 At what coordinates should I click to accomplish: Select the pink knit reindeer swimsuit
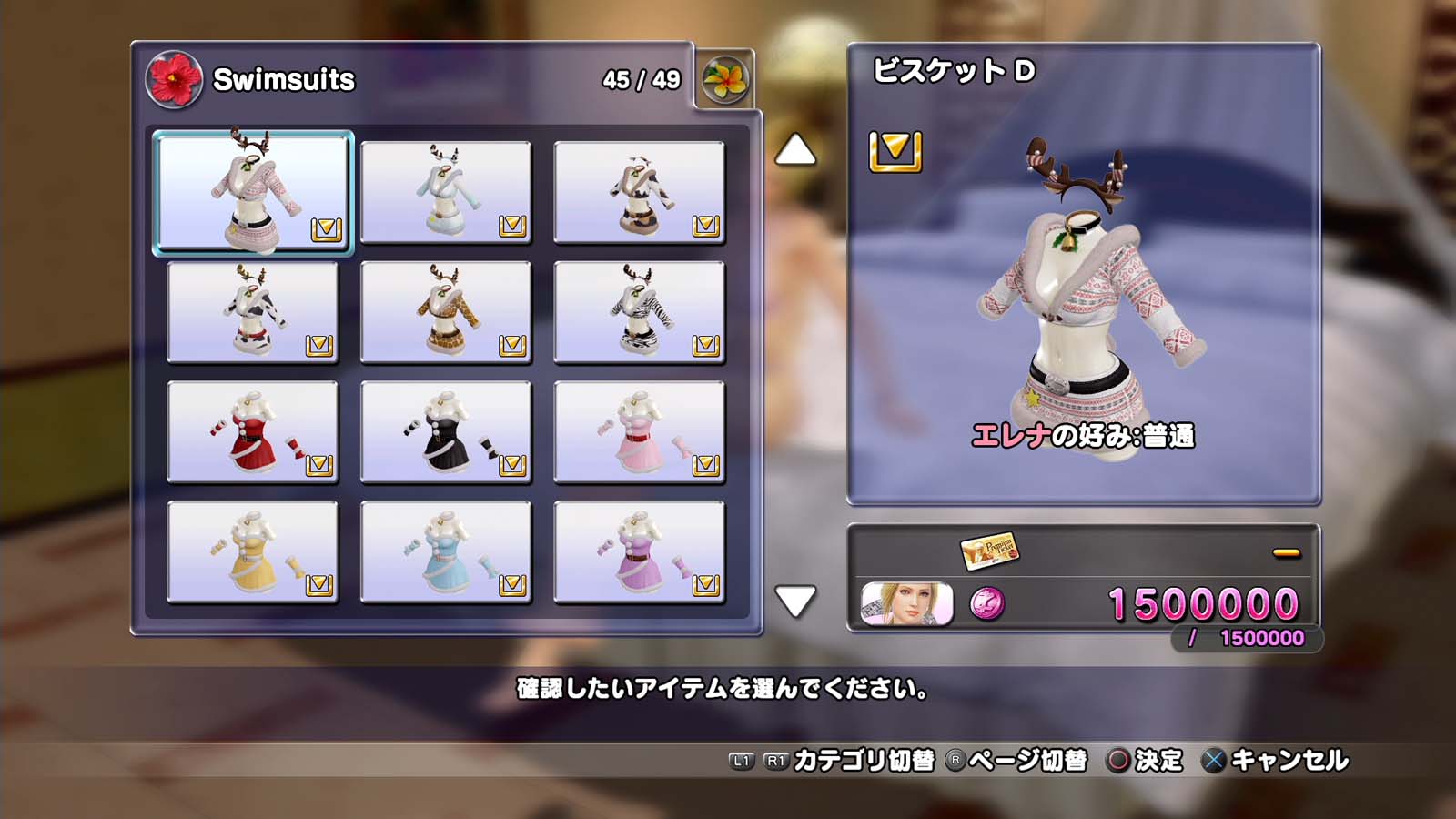253,192
